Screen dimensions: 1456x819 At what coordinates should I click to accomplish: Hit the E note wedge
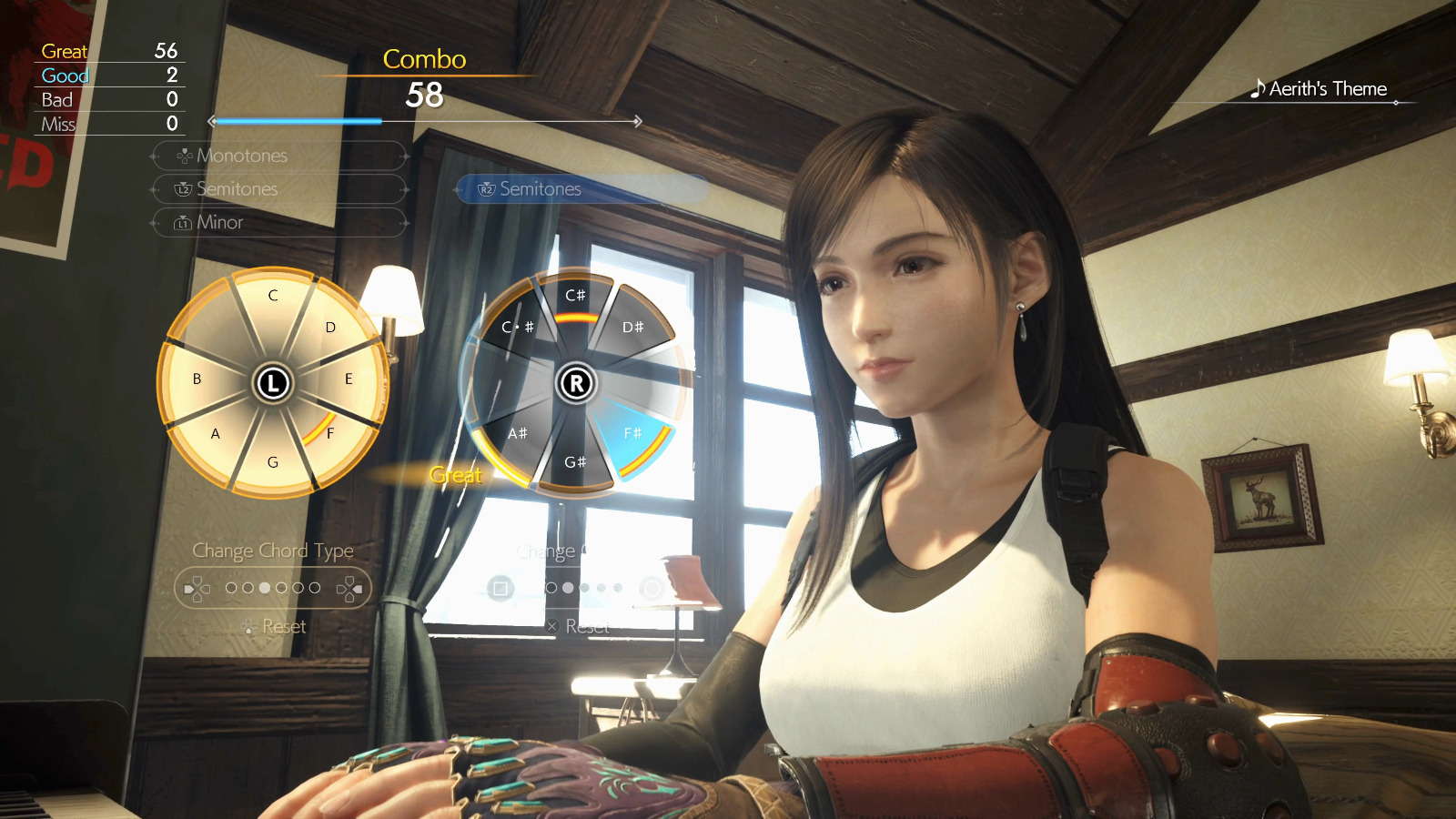[346, 379]
